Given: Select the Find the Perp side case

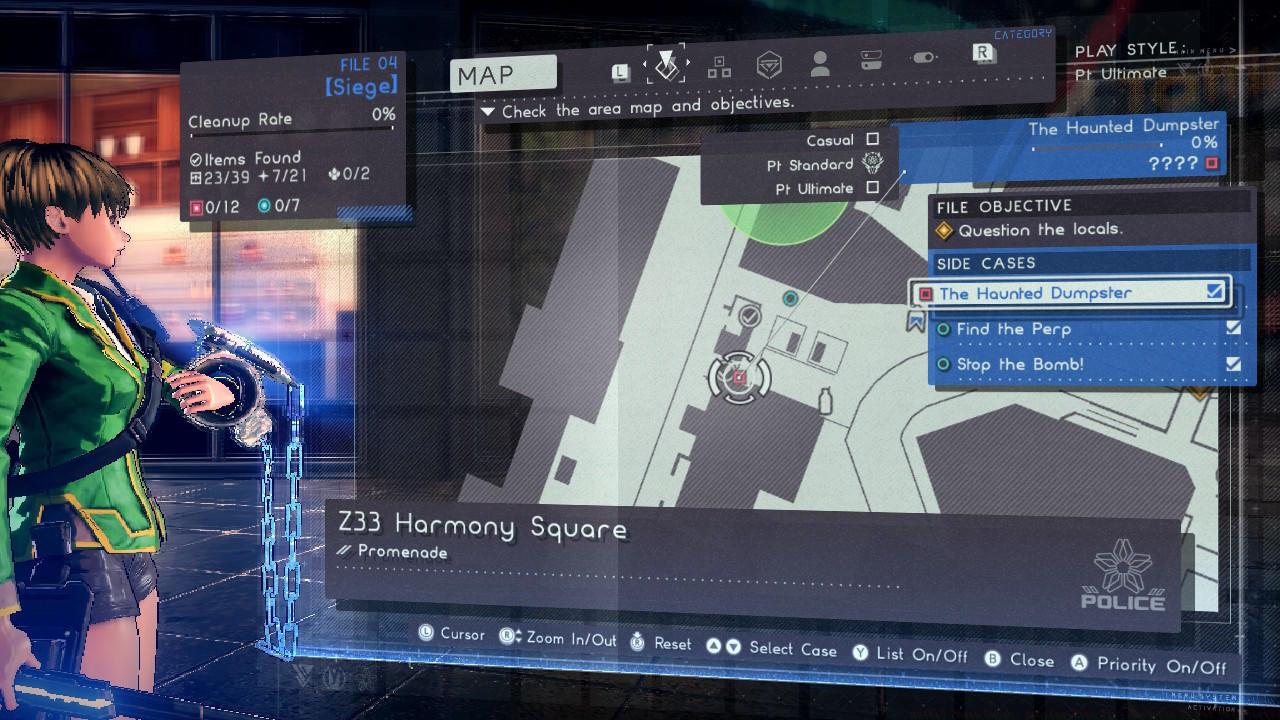Looking at the screenshot, I should pyautogui.click(x=1013, y=329).
